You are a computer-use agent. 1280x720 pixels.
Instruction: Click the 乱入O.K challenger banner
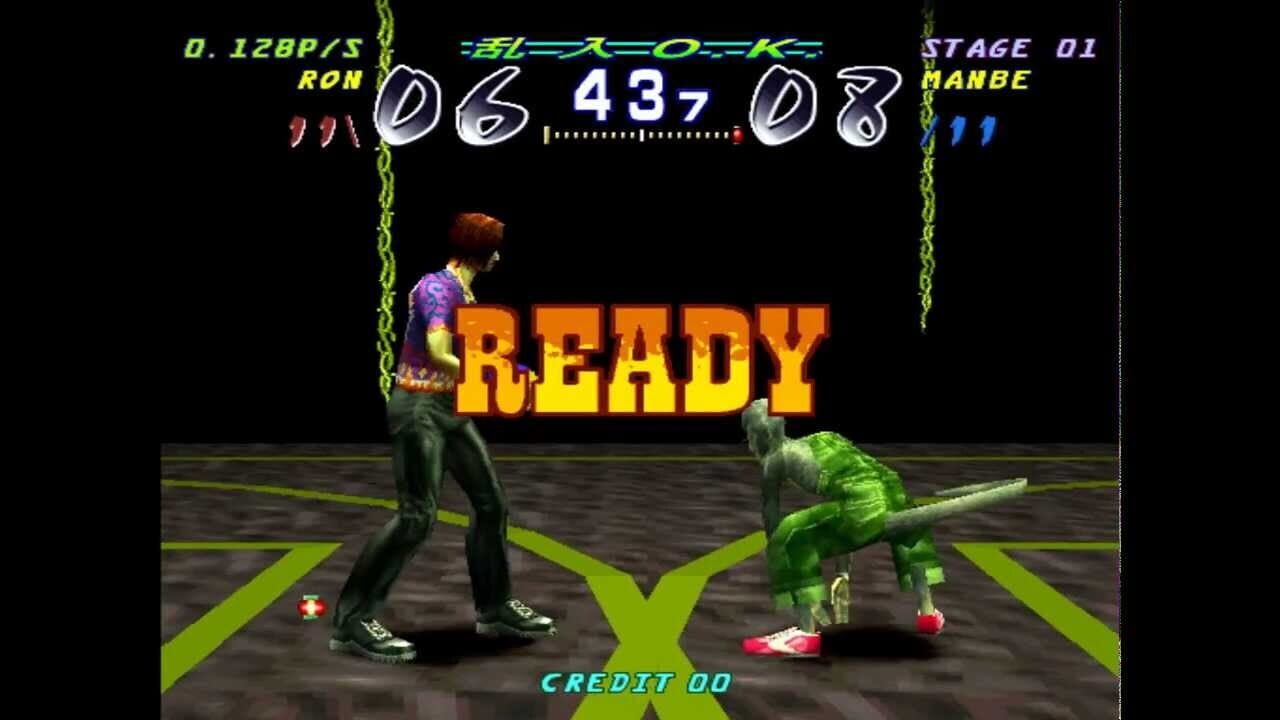[x=640, y=47]
